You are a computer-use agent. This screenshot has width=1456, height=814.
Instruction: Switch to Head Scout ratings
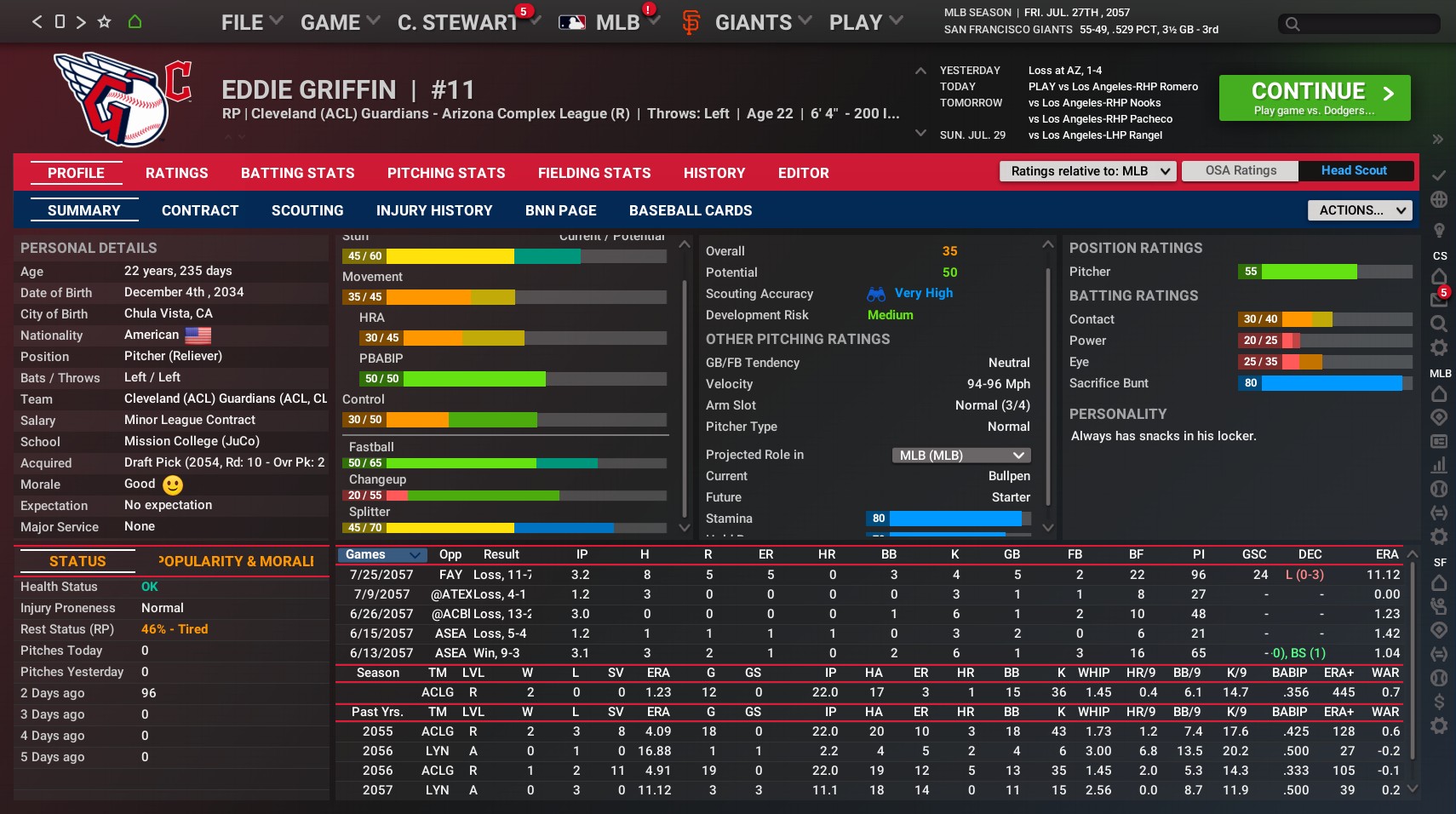[1354, 170]
